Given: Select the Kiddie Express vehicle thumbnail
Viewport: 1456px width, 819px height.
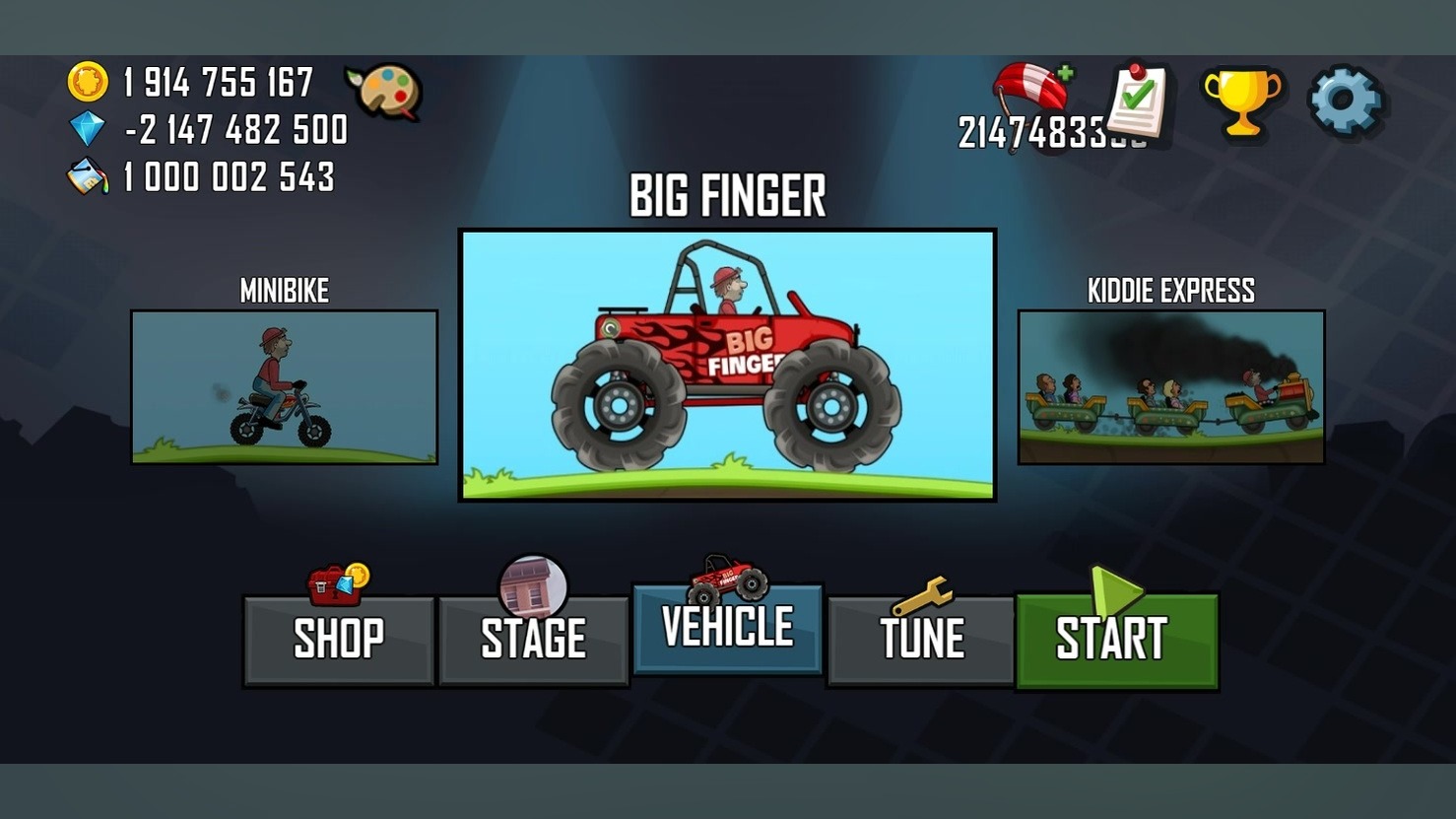Looking at the screenshot, I should click(1170, 386).
